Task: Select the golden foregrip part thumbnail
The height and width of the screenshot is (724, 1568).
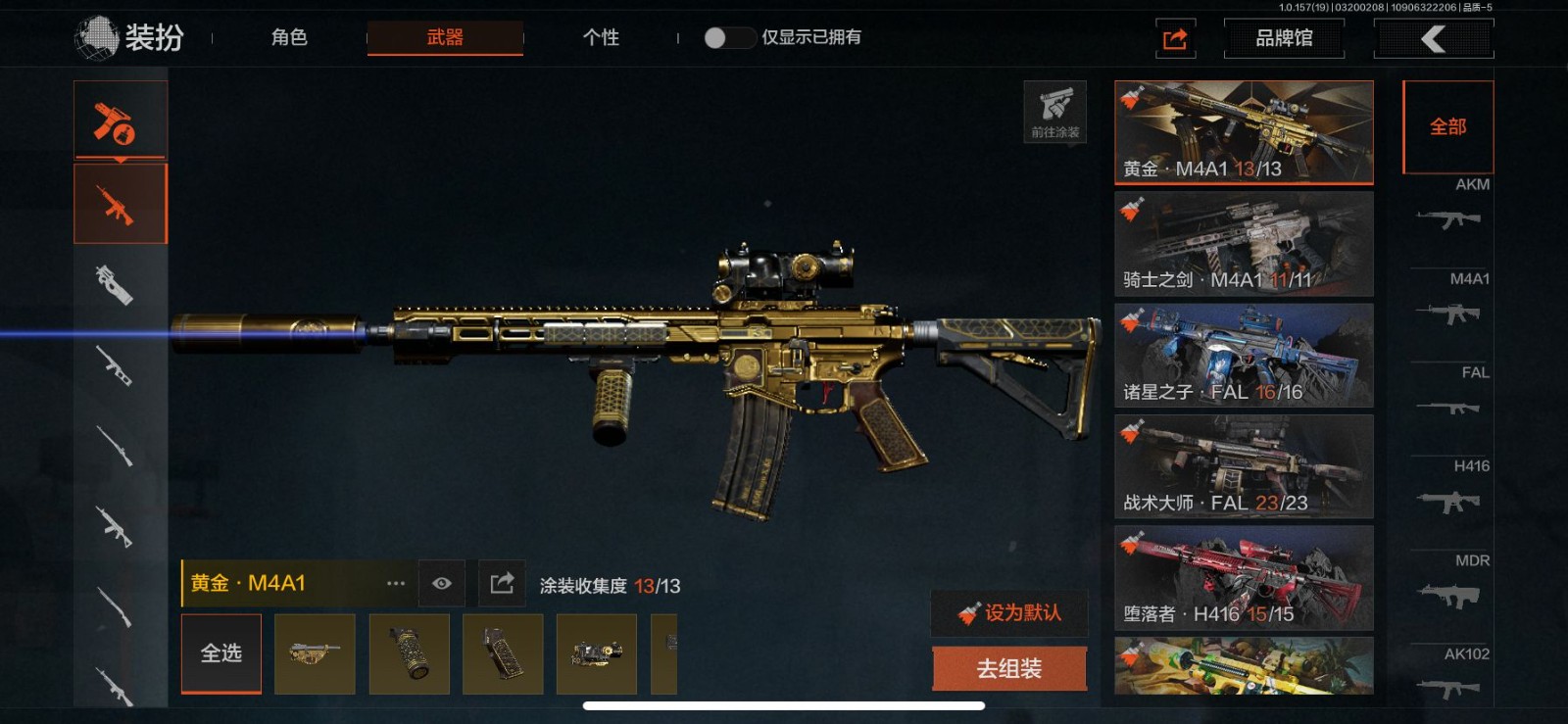Action: (x=410, y=653)
